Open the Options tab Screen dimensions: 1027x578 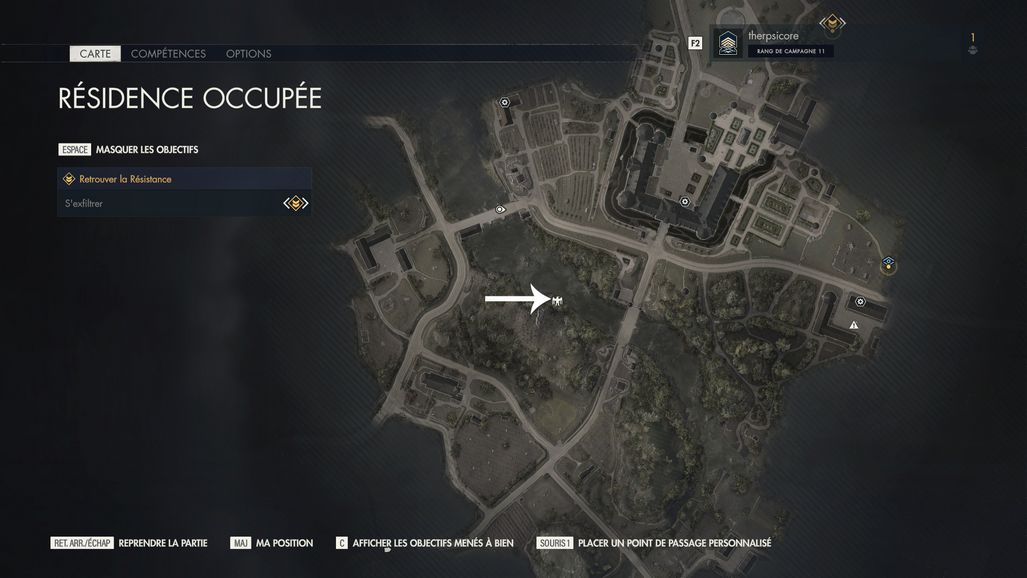[x=248, y=54]
